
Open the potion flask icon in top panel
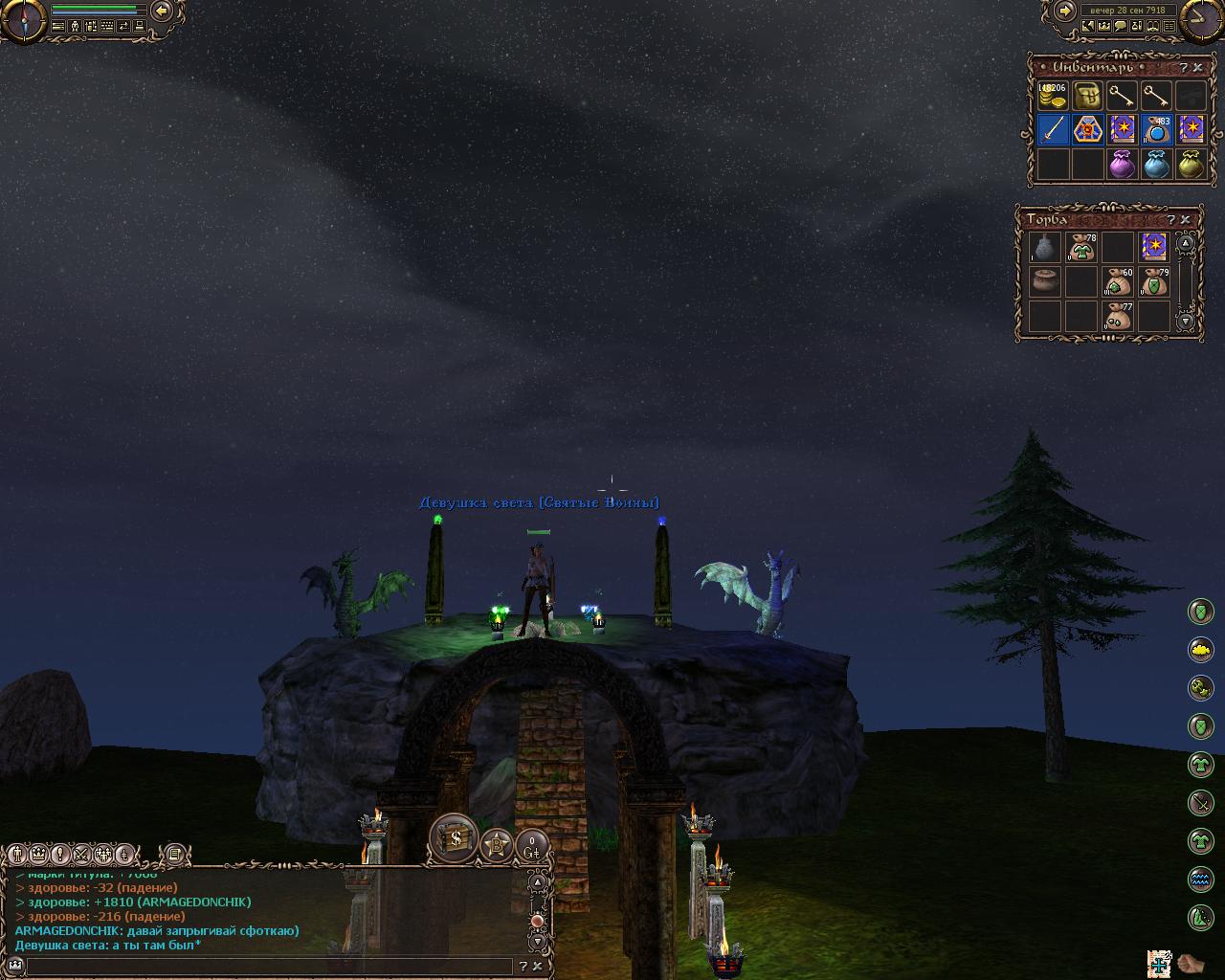(x=1136, y=27)
